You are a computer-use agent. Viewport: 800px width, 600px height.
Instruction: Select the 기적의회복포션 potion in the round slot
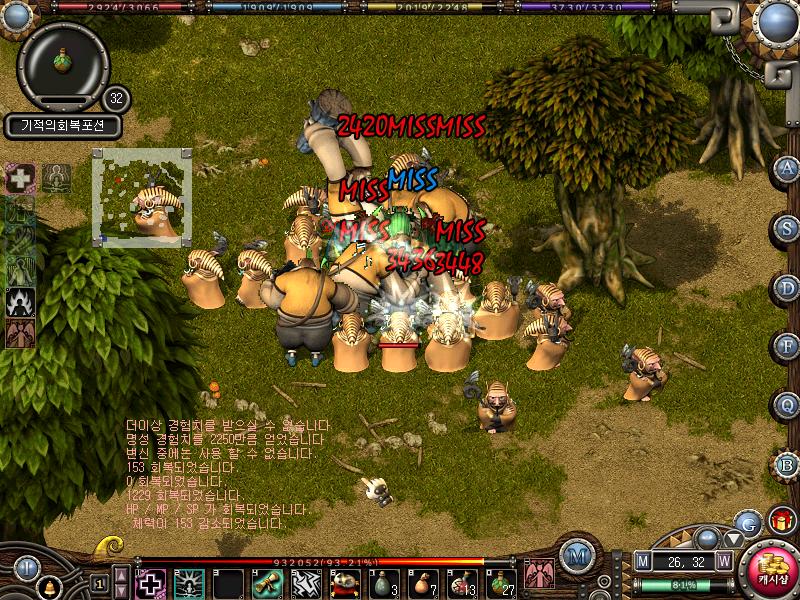pyautogui.click(x=63, y=61)
